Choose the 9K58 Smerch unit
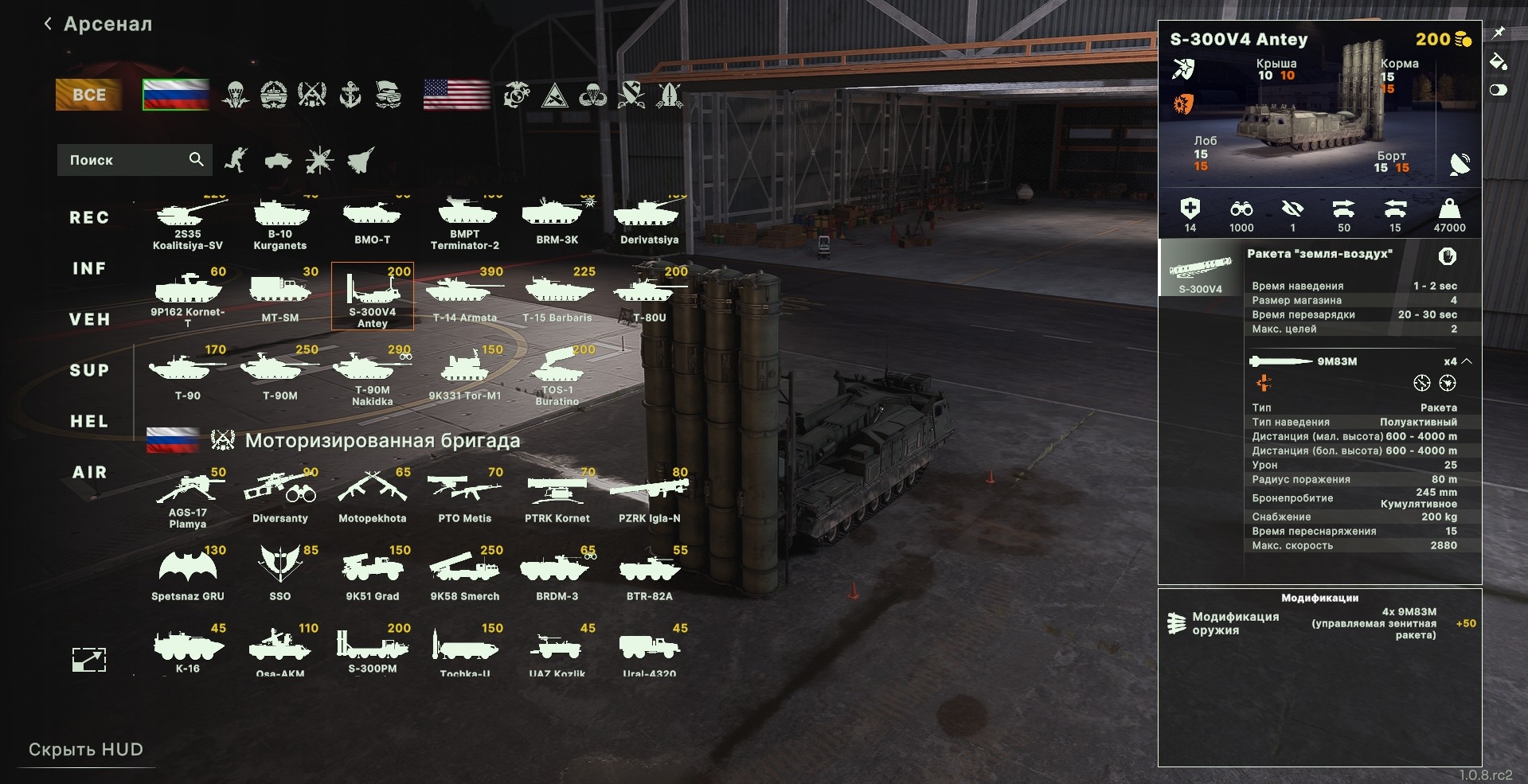The image size is (1528, 784). (x=464, y=573)
